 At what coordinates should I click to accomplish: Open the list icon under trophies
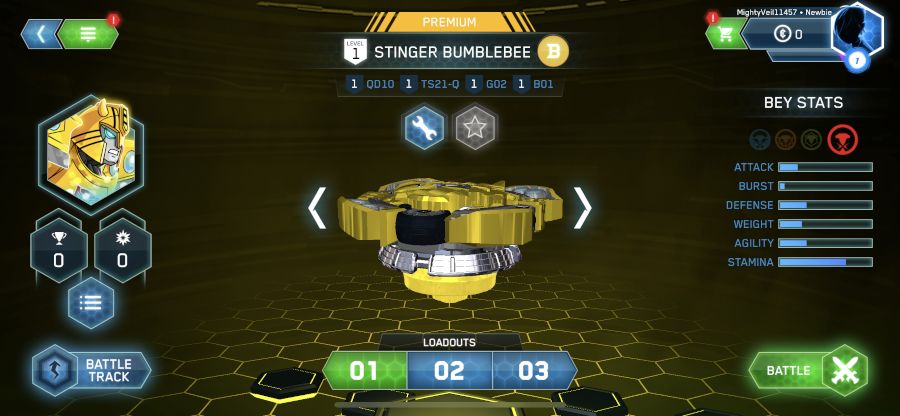(x=91, y=303)
